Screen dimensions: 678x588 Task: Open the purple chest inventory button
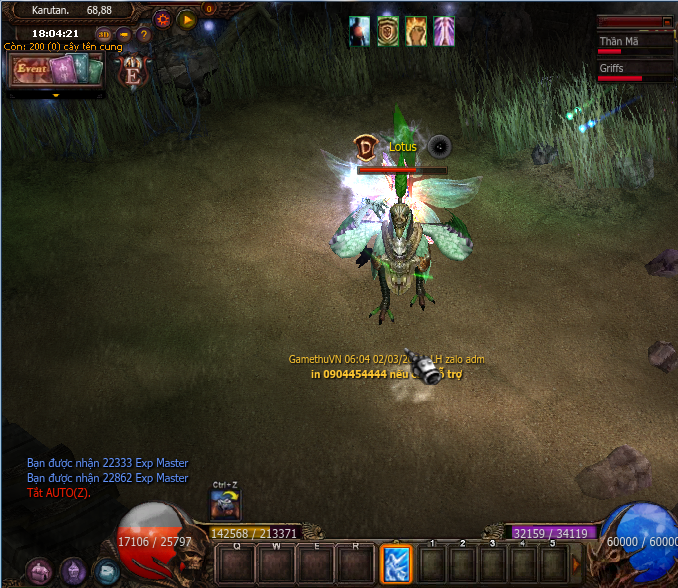point(38,571)
